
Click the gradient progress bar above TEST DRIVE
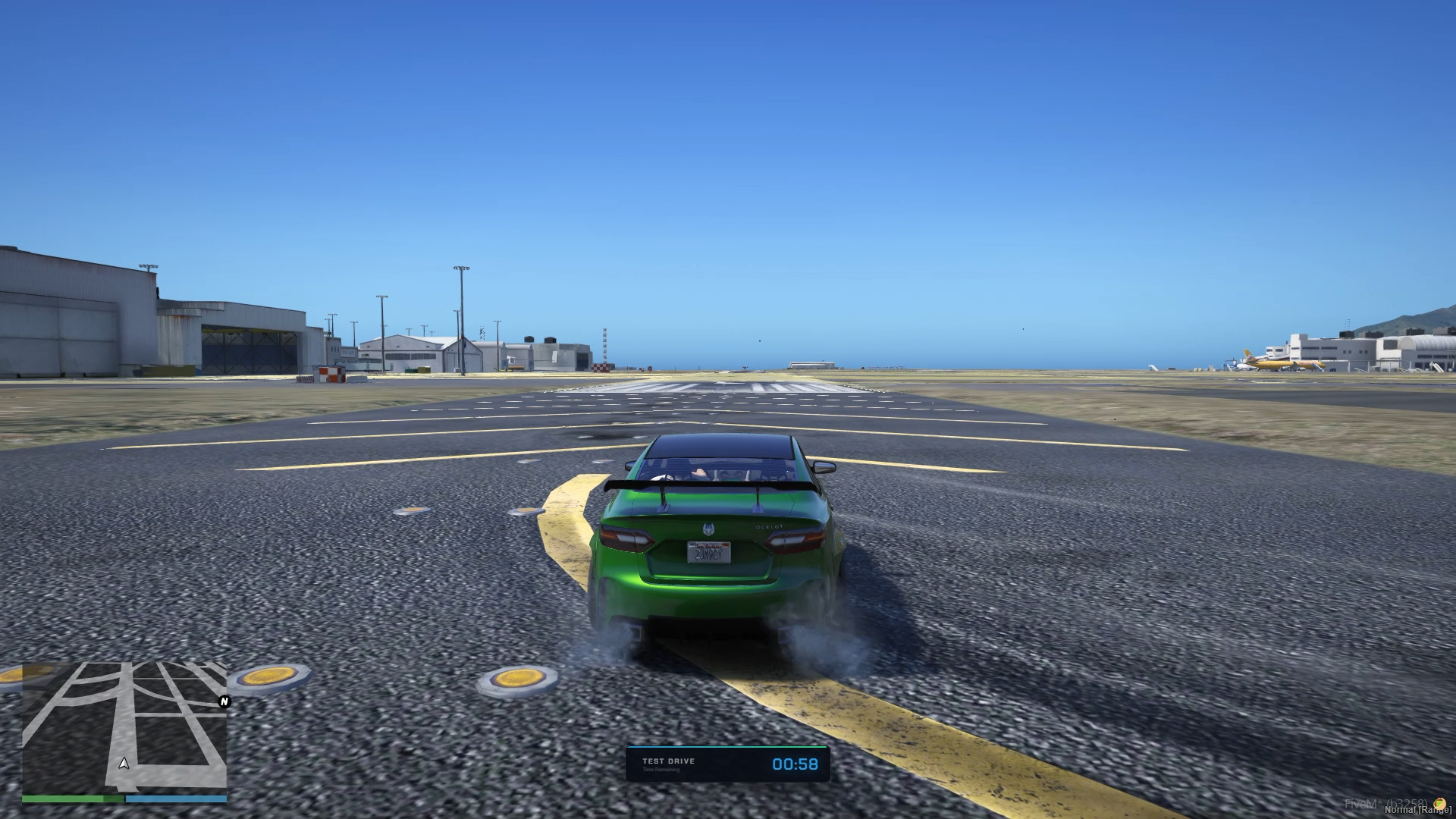coord(728,747)
